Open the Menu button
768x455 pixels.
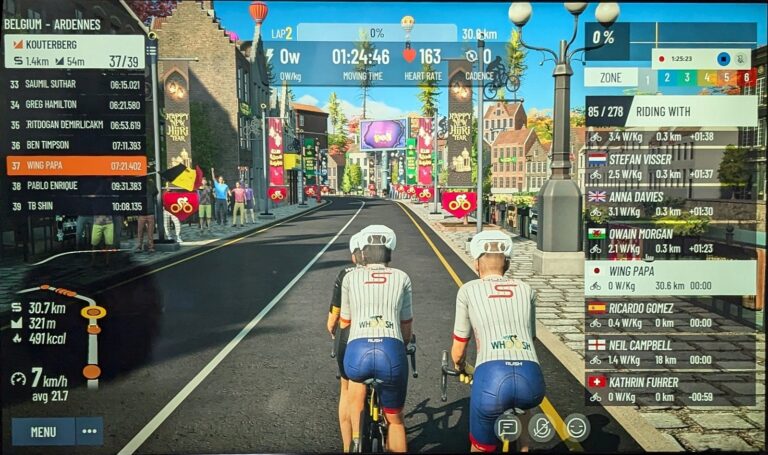click(43, 431)
